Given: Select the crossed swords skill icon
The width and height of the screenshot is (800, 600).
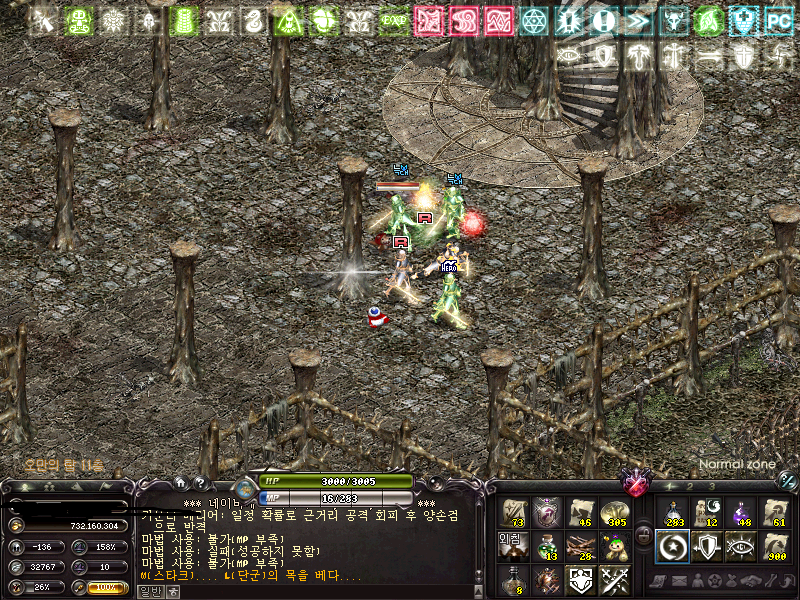Looking at the screenshot, I should [x=615, y=580].
